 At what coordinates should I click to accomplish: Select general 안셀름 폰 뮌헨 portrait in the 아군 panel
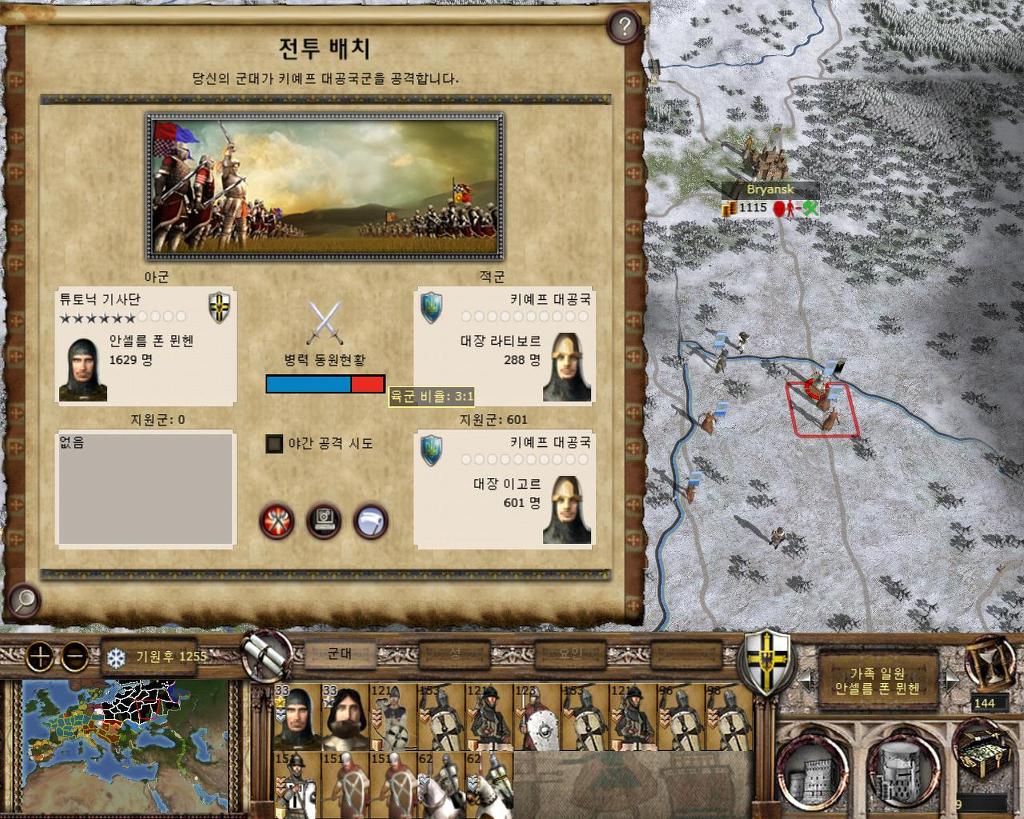pos(83,369)
